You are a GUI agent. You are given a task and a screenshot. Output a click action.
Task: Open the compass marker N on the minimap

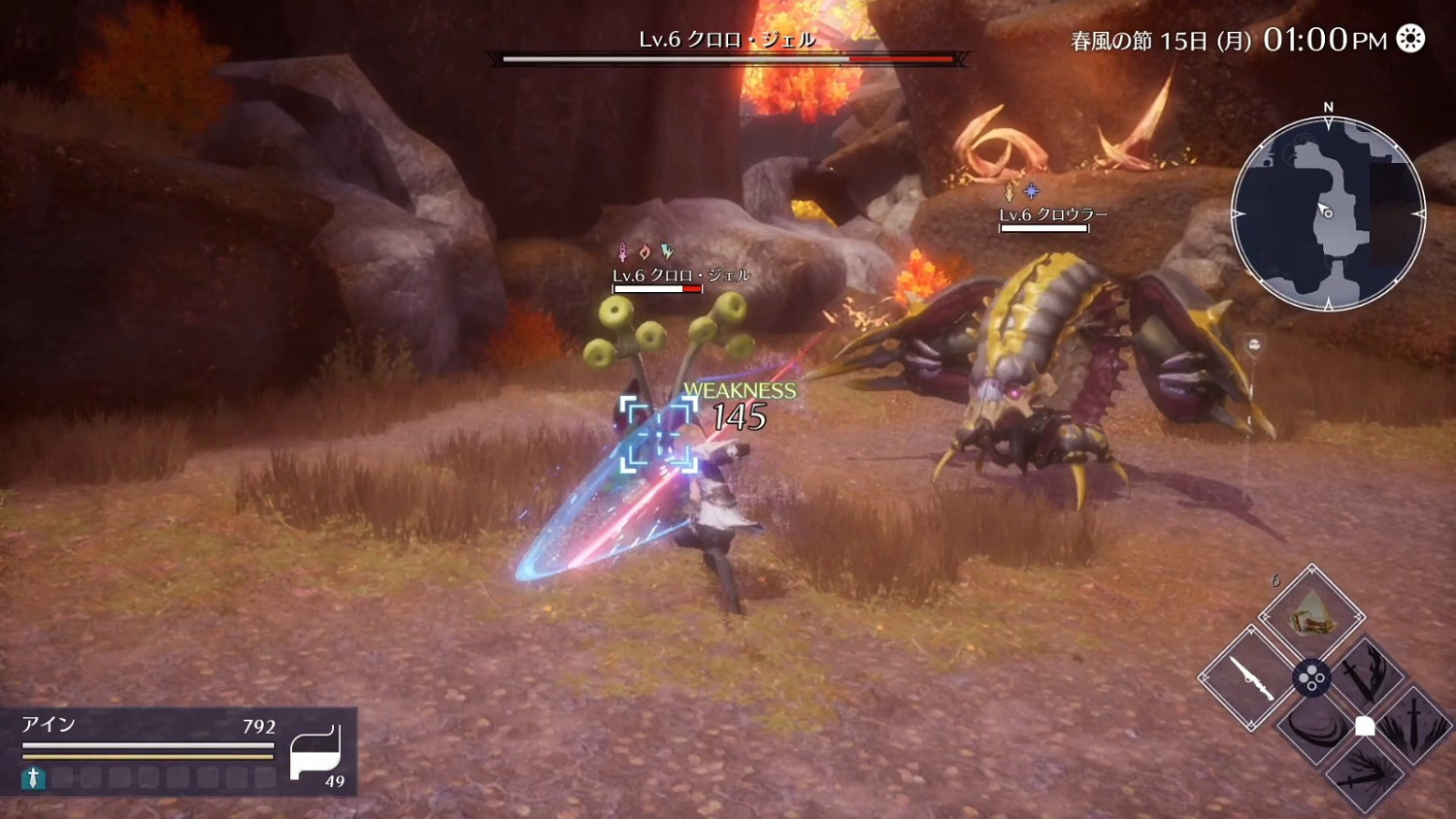[x=1326, y=106]
